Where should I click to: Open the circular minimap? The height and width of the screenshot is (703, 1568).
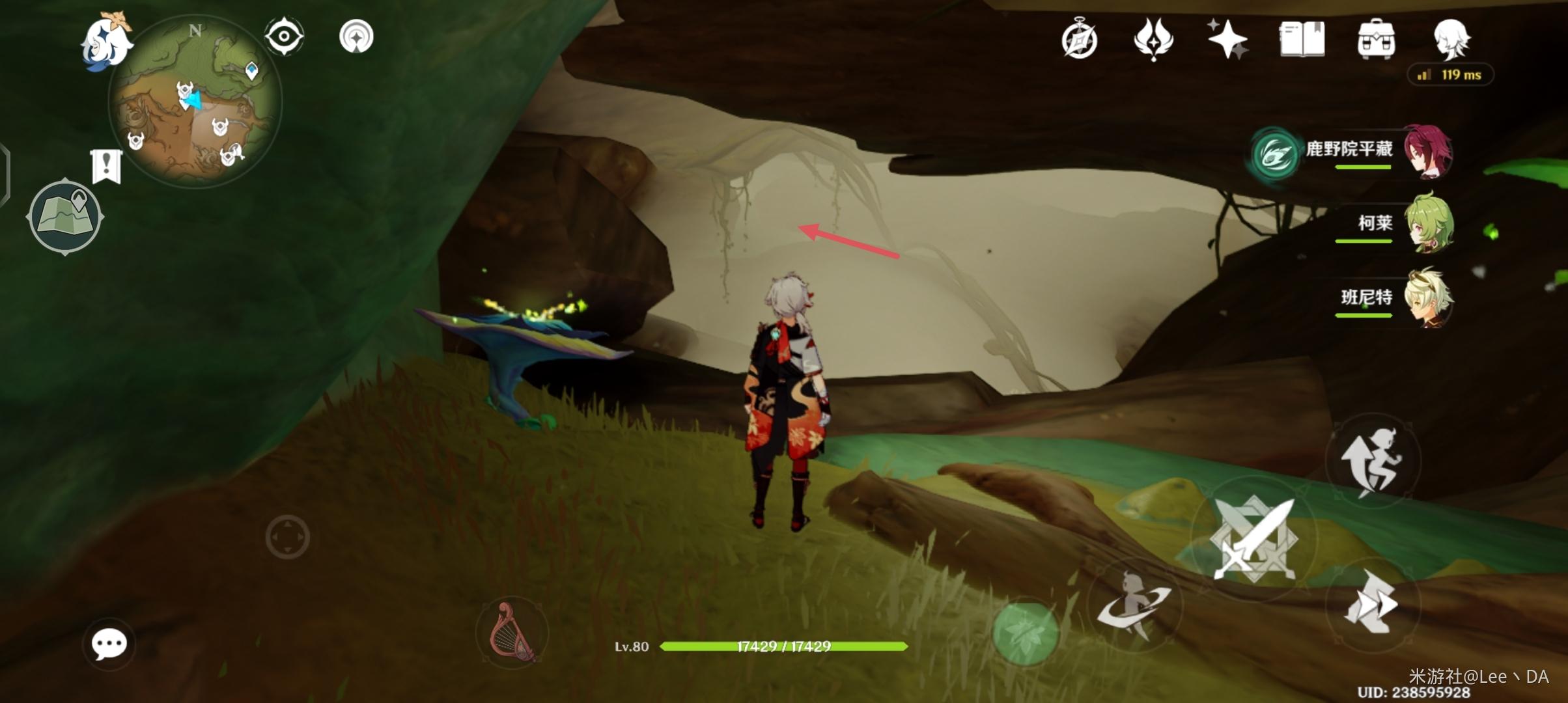point(195,102)
